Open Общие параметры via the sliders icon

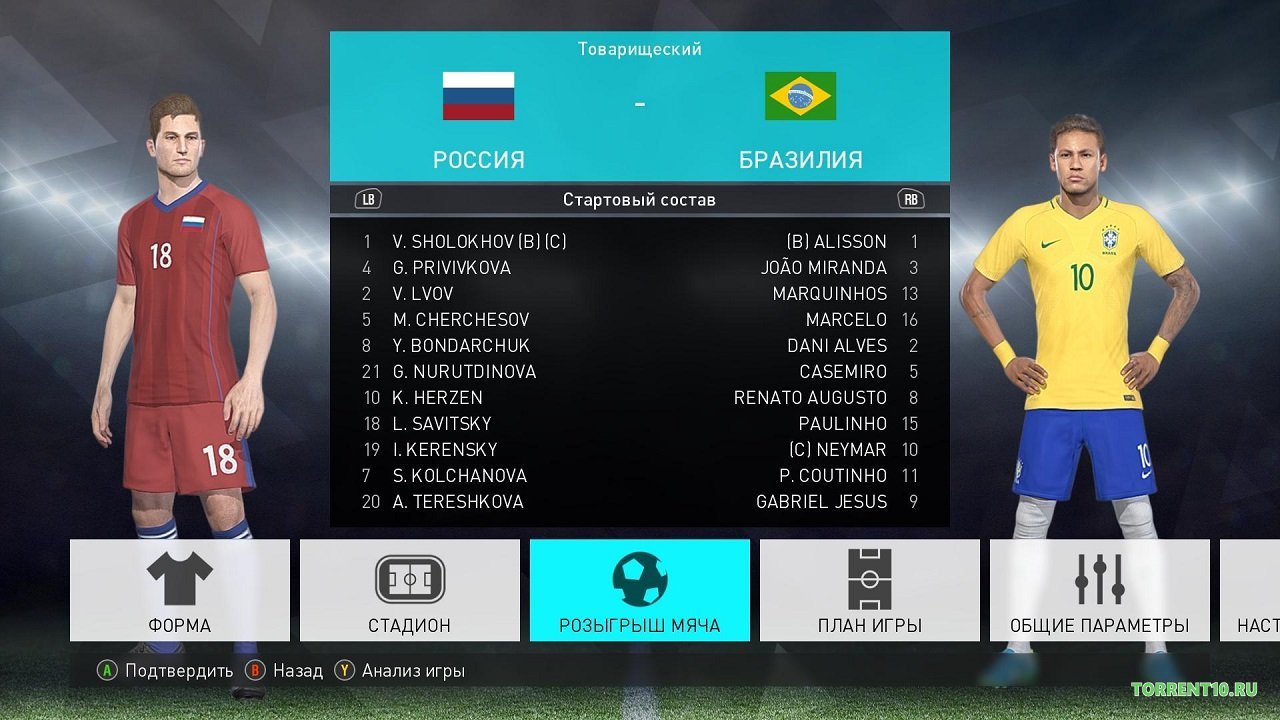[1098, 578]
